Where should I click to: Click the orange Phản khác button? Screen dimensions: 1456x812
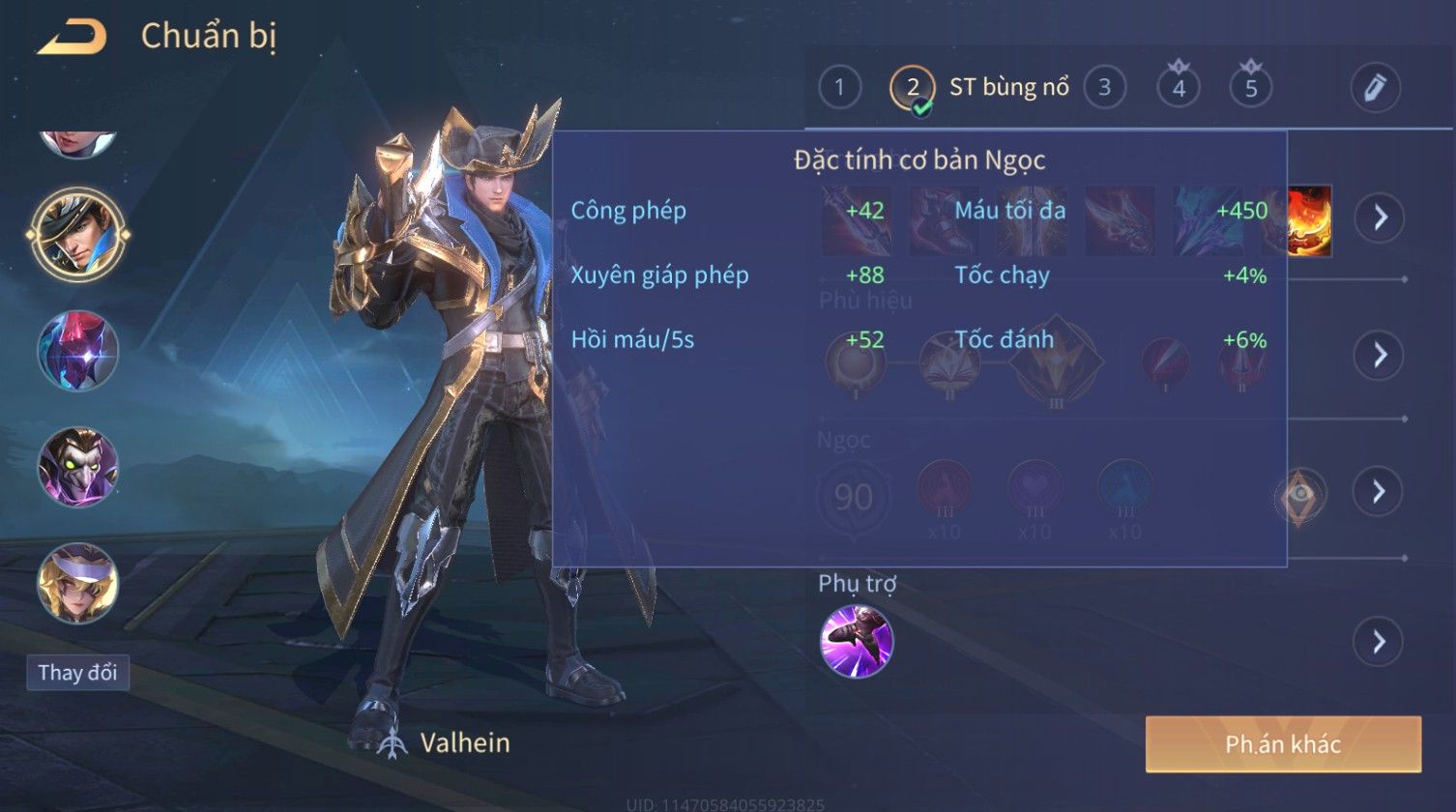(1283, 744)
